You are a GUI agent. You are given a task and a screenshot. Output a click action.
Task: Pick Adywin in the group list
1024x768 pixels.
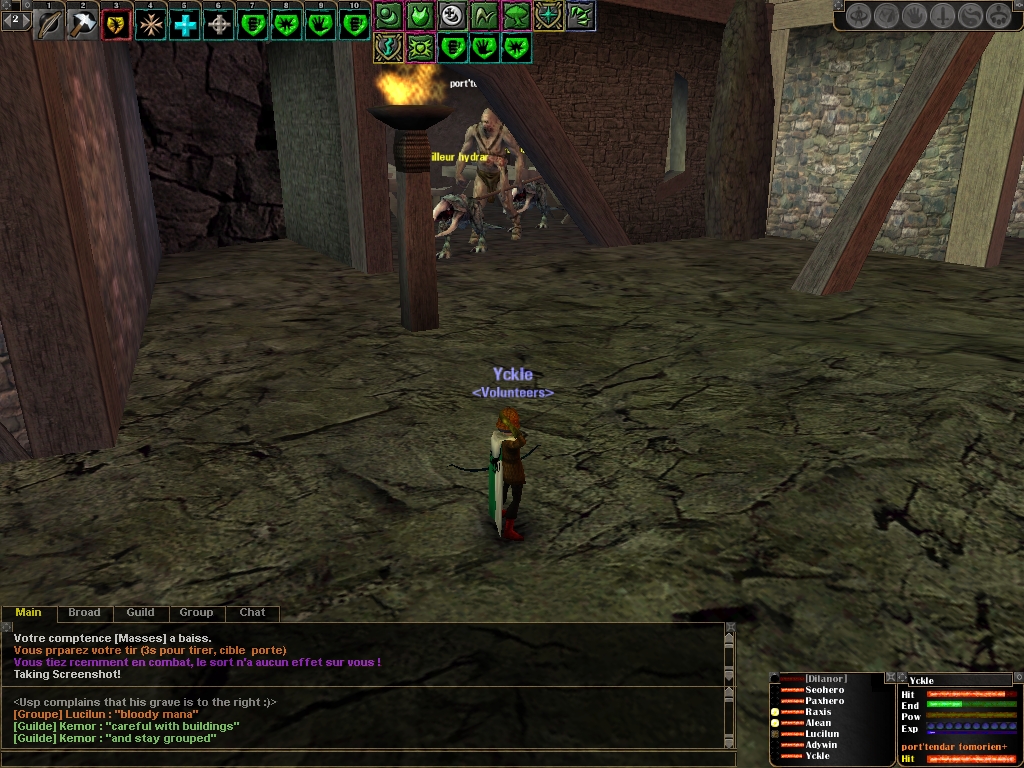pos(820,745)
